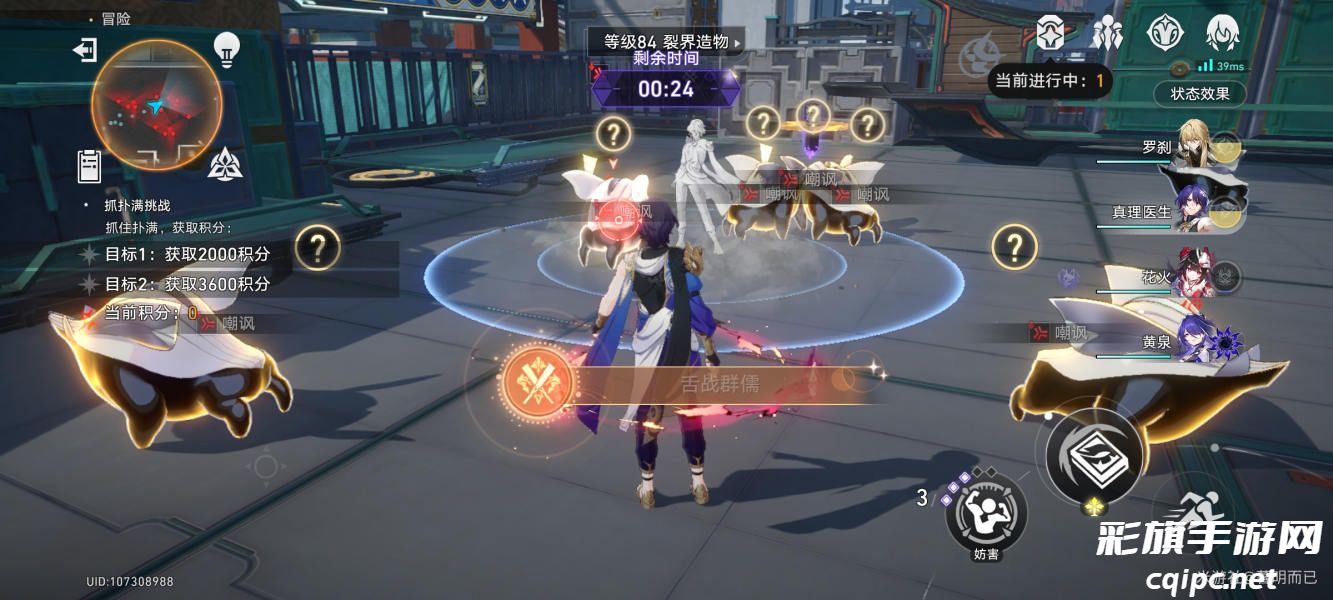Screen dimensions: 1333x600
Task: Open the clipboard mission log icon
Action: point(90,166)
